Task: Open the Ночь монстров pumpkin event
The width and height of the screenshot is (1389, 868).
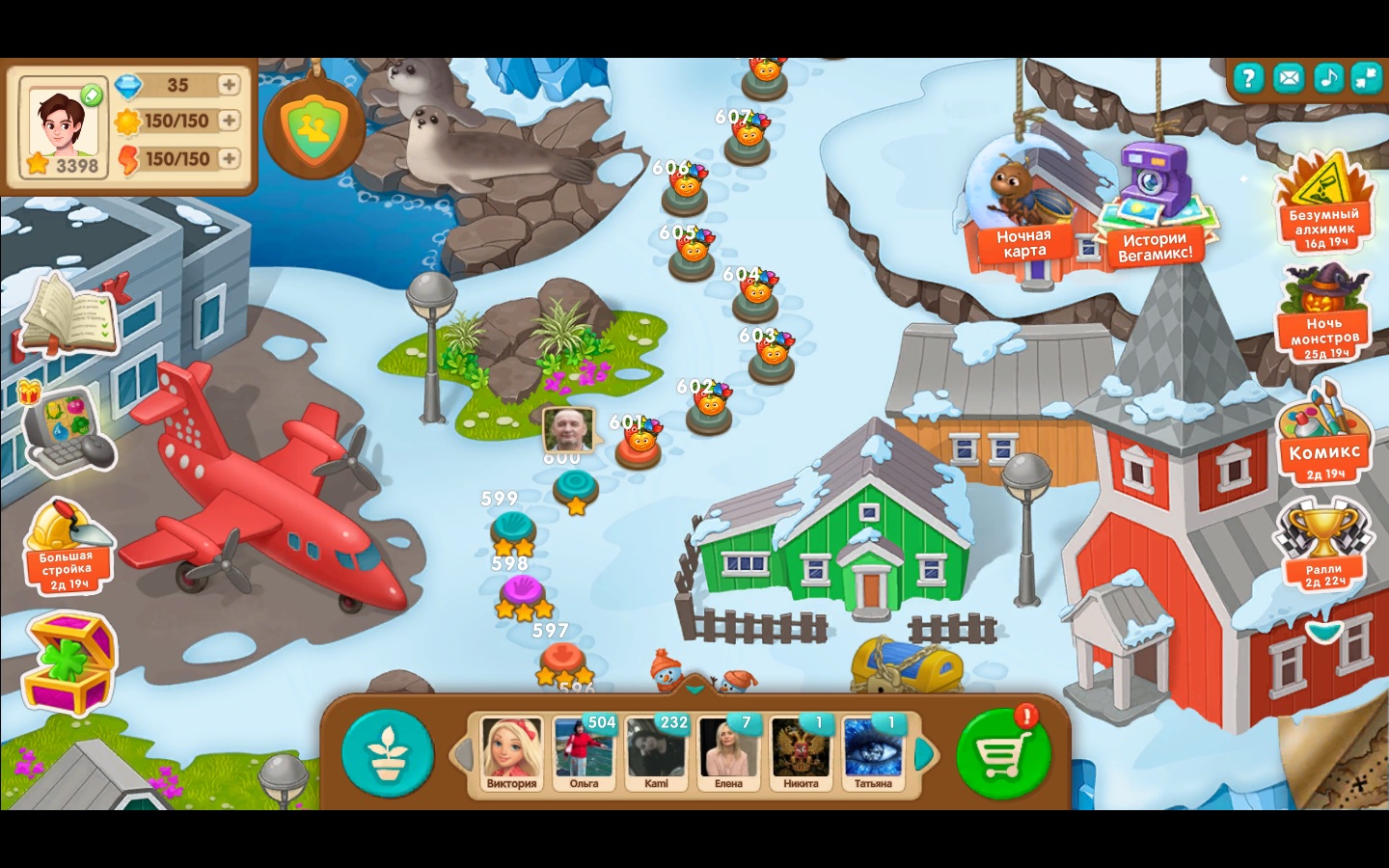Action: (x=1325, y=313)
